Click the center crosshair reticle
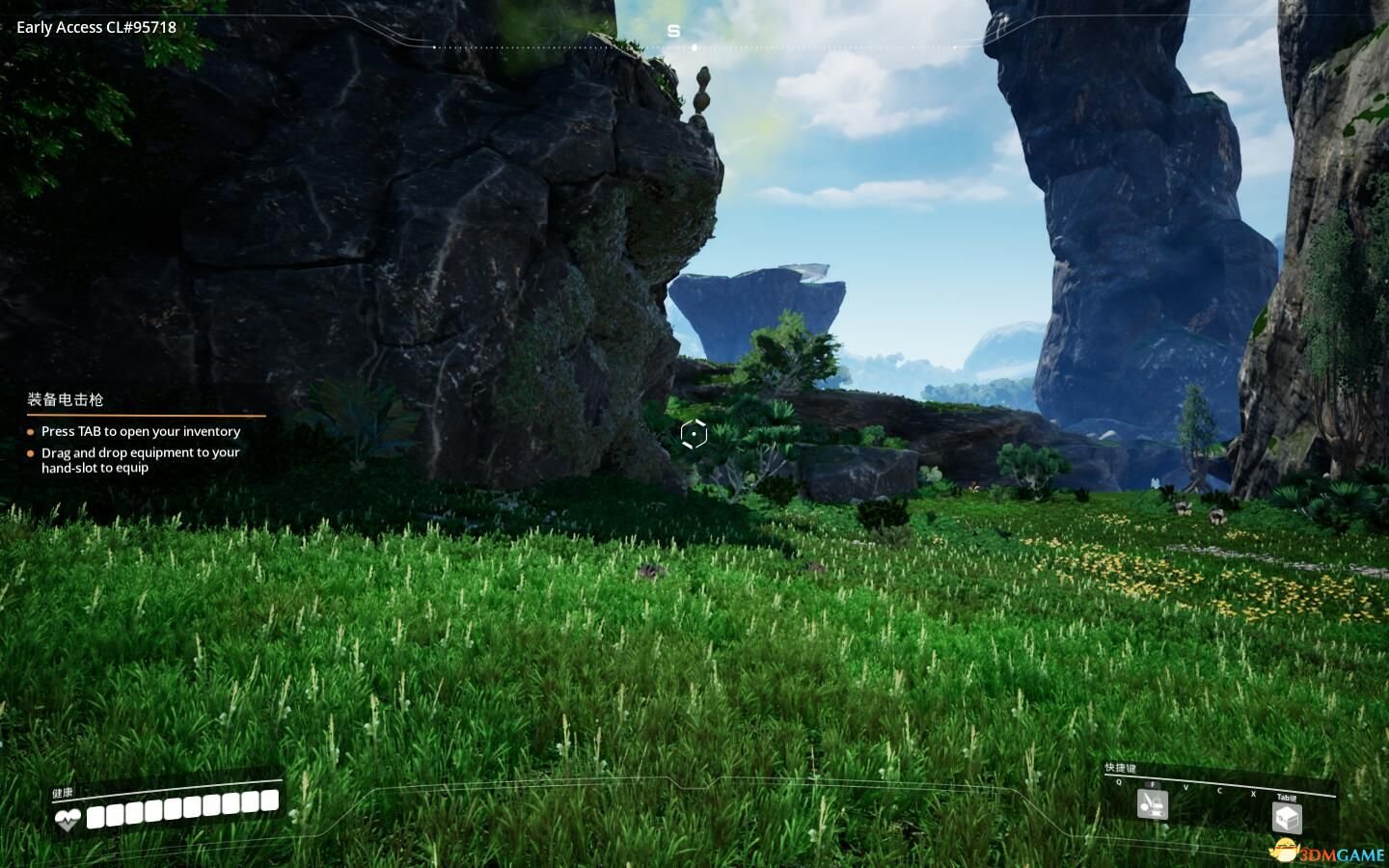1389x868 pixels. (694, 434)
